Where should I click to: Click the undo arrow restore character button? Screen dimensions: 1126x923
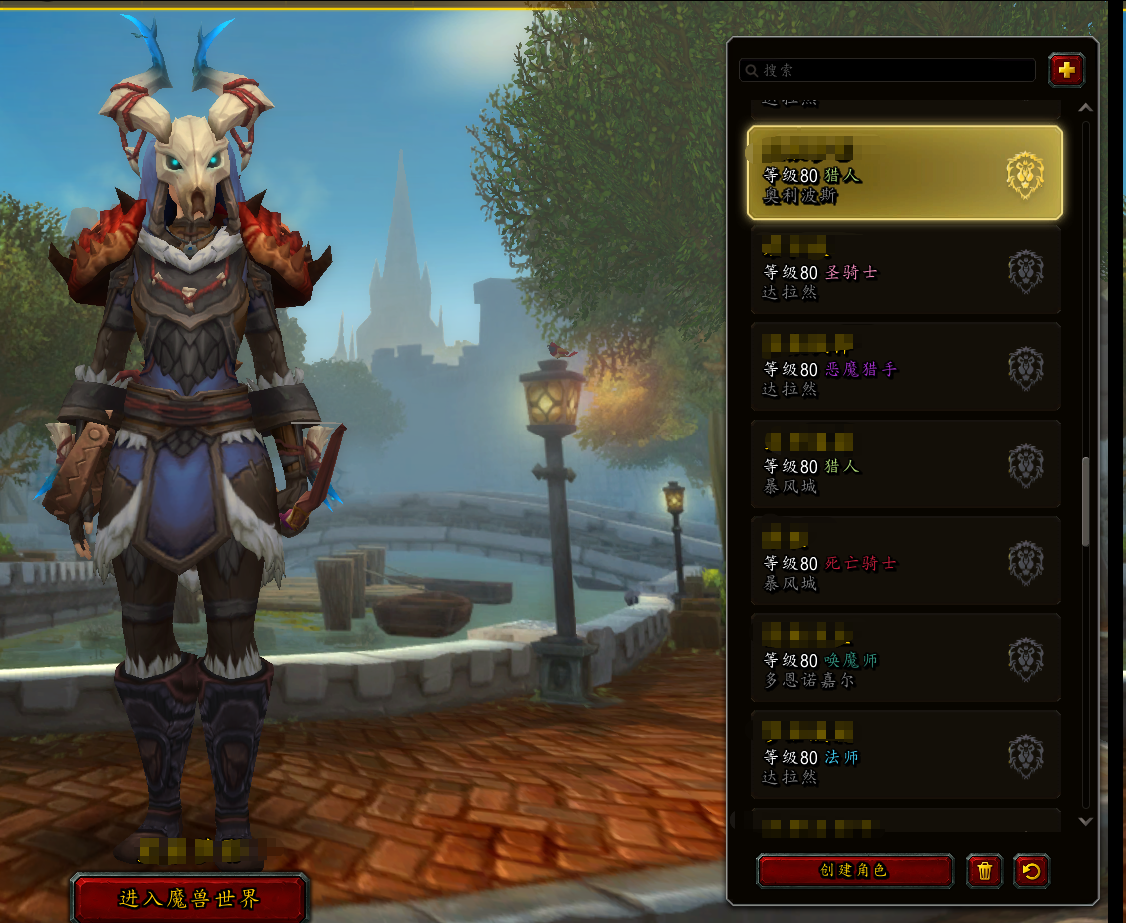pyautogui.click(x=1031, y=871)
